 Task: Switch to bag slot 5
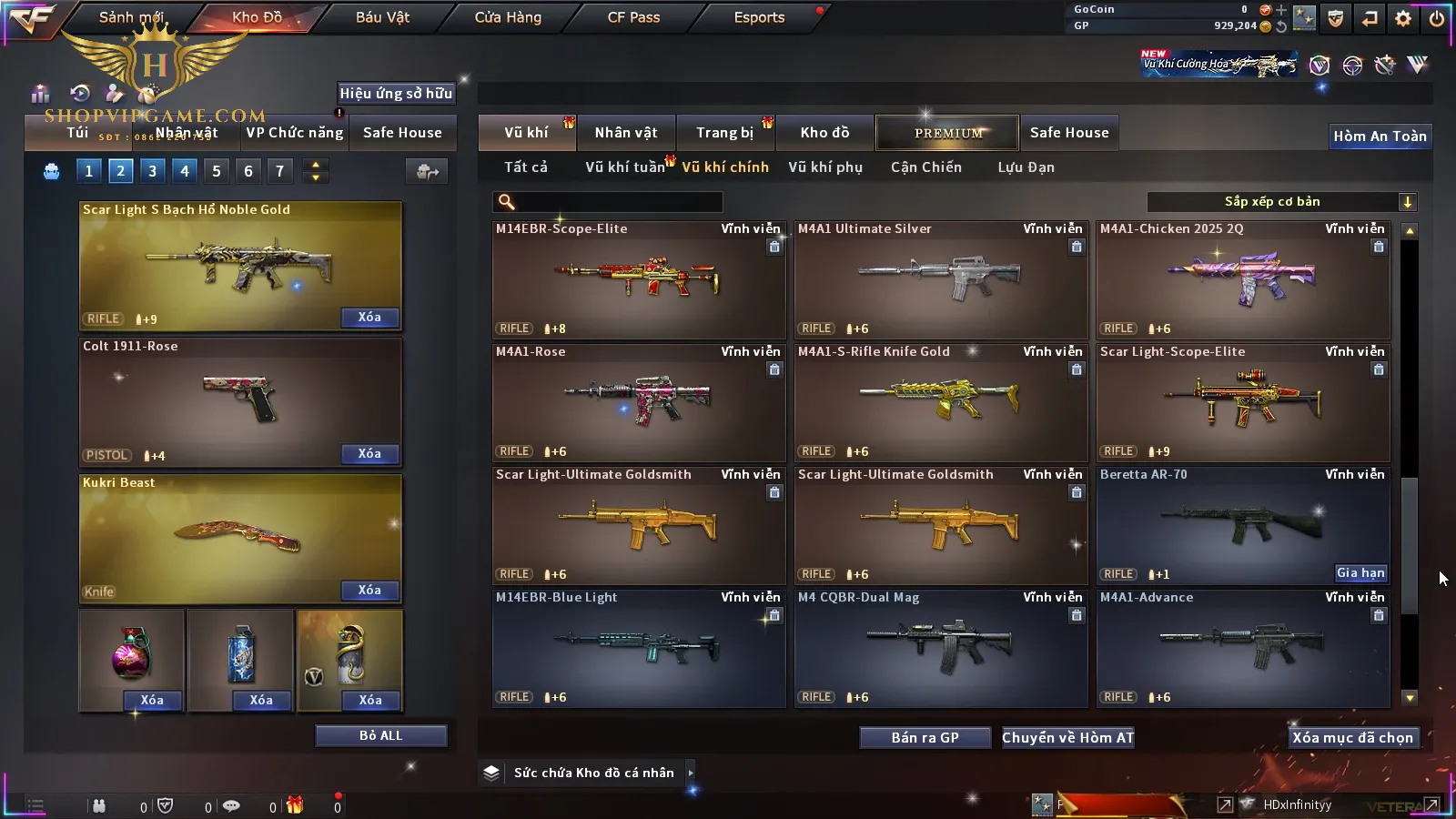click(217, 171)
